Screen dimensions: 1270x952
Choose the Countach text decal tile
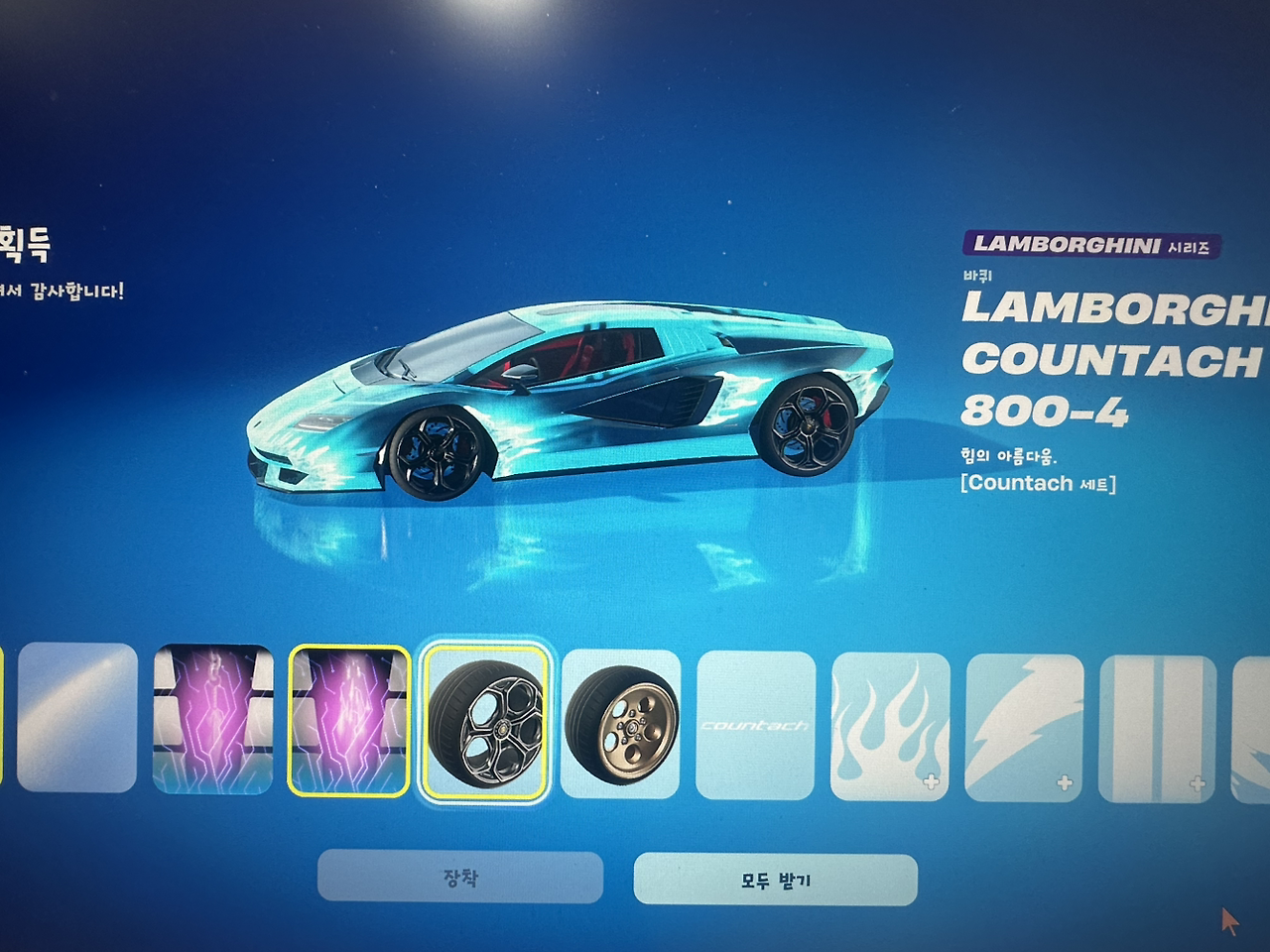(756, 725)
